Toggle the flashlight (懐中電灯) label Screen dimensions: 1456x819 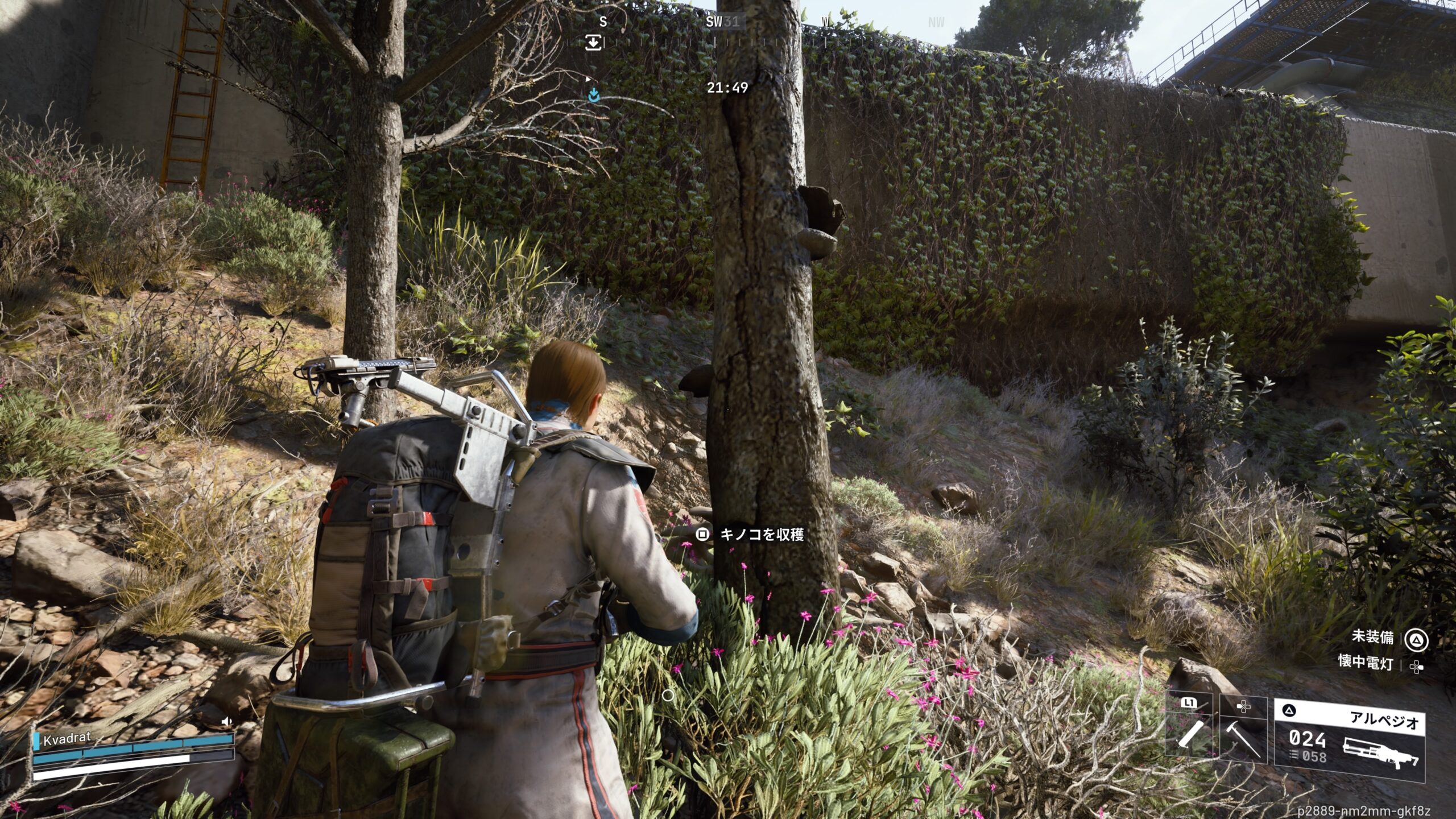(x=1365, y=663)
